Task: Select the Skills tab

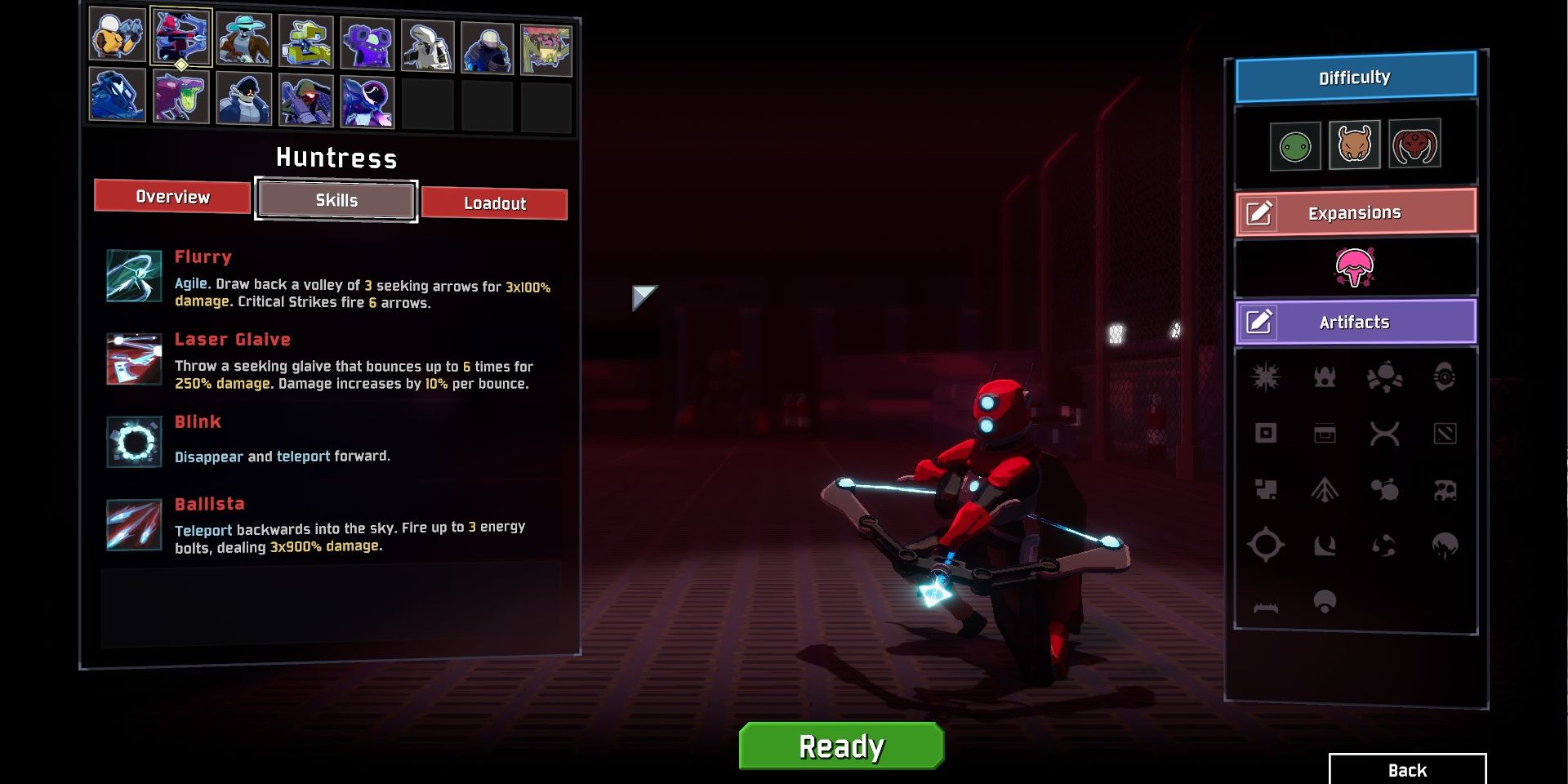Action: pyautogui.click(x=336, y=200)
